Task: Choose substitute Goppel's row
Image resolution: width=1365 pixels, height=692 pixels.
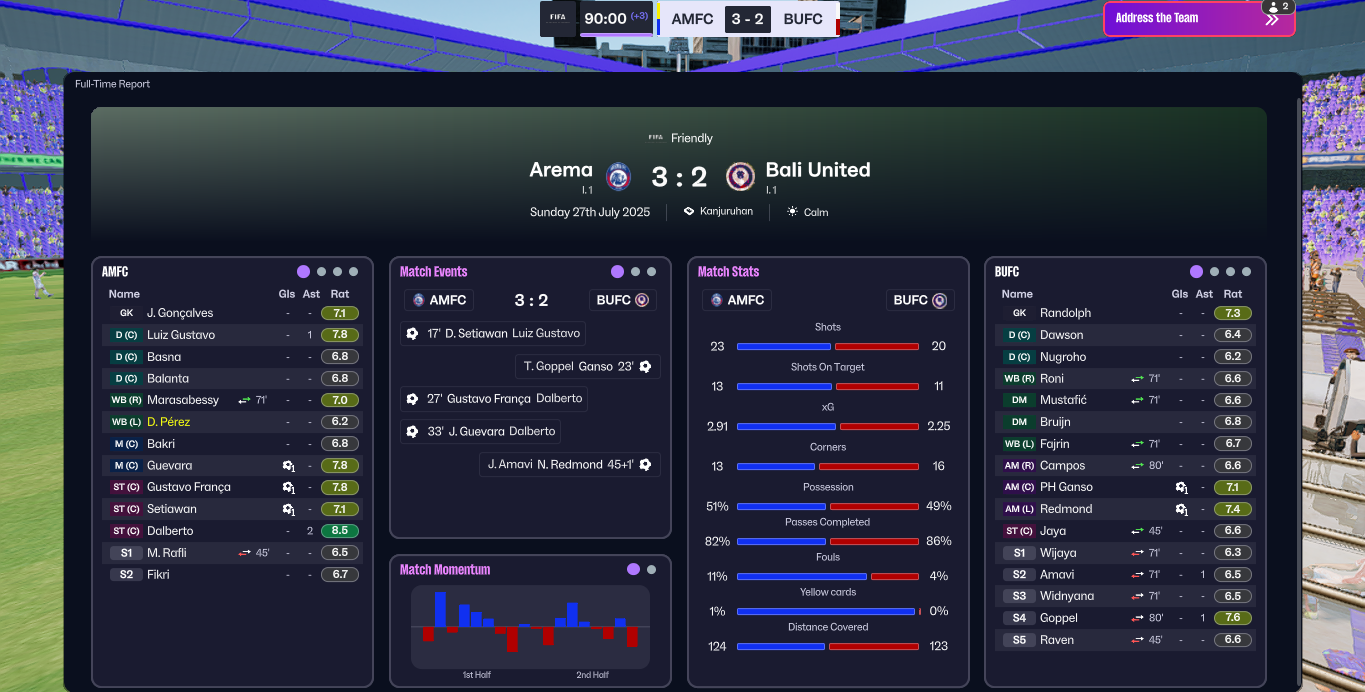Action: coord(1058,618)
